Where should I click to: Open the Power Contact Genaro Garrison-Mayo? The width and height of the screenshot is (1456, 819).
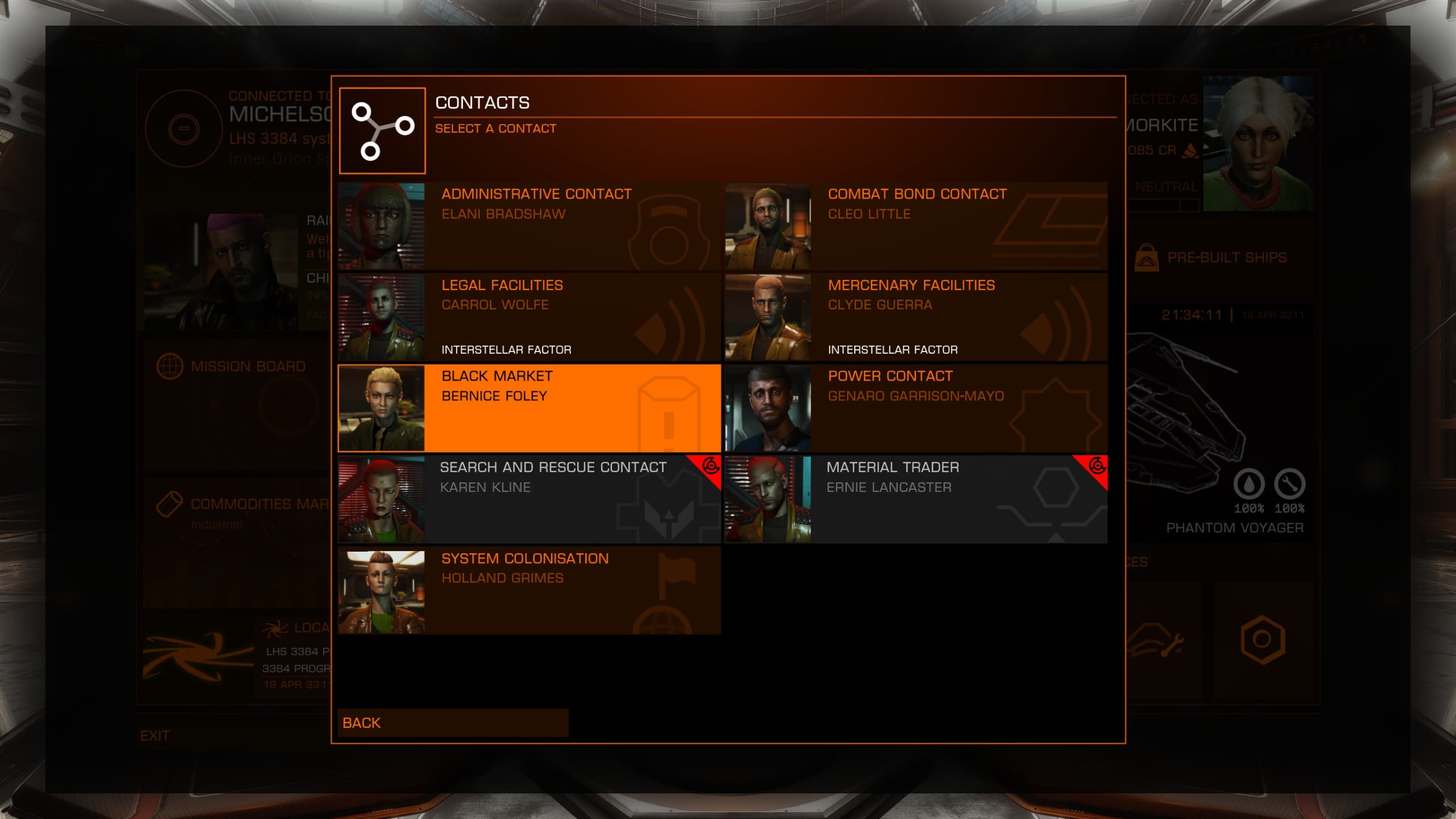[x=916, y=408]
